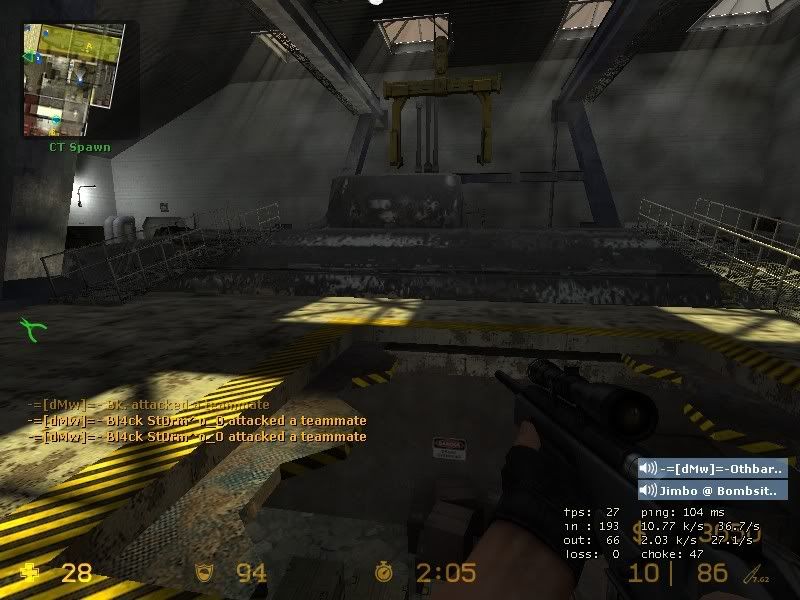This screenshot has height=600, width=800.
Task: Select Jimbo @ Bombsit voice chat entry
Action: click(x=712, y=490)
